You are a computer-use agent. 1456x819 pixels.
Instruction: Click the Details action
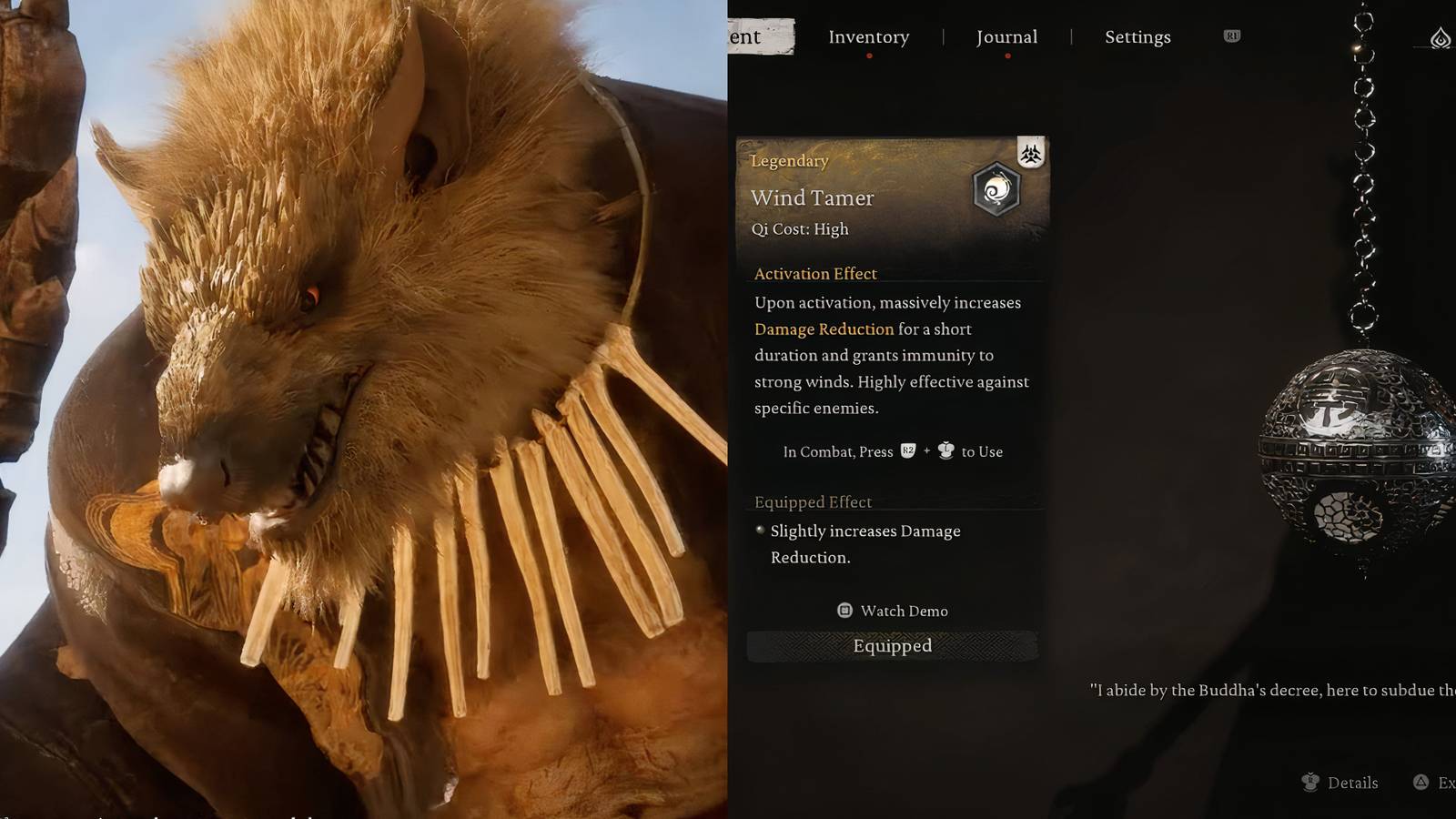(x=1353, y=783)
